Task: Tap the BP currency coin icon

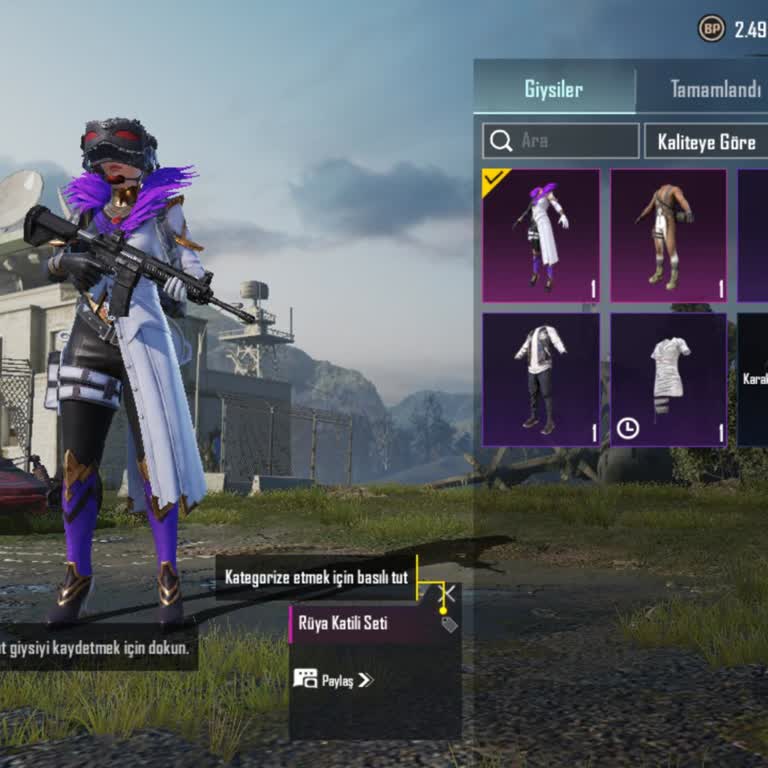Action: pos(711,29)
